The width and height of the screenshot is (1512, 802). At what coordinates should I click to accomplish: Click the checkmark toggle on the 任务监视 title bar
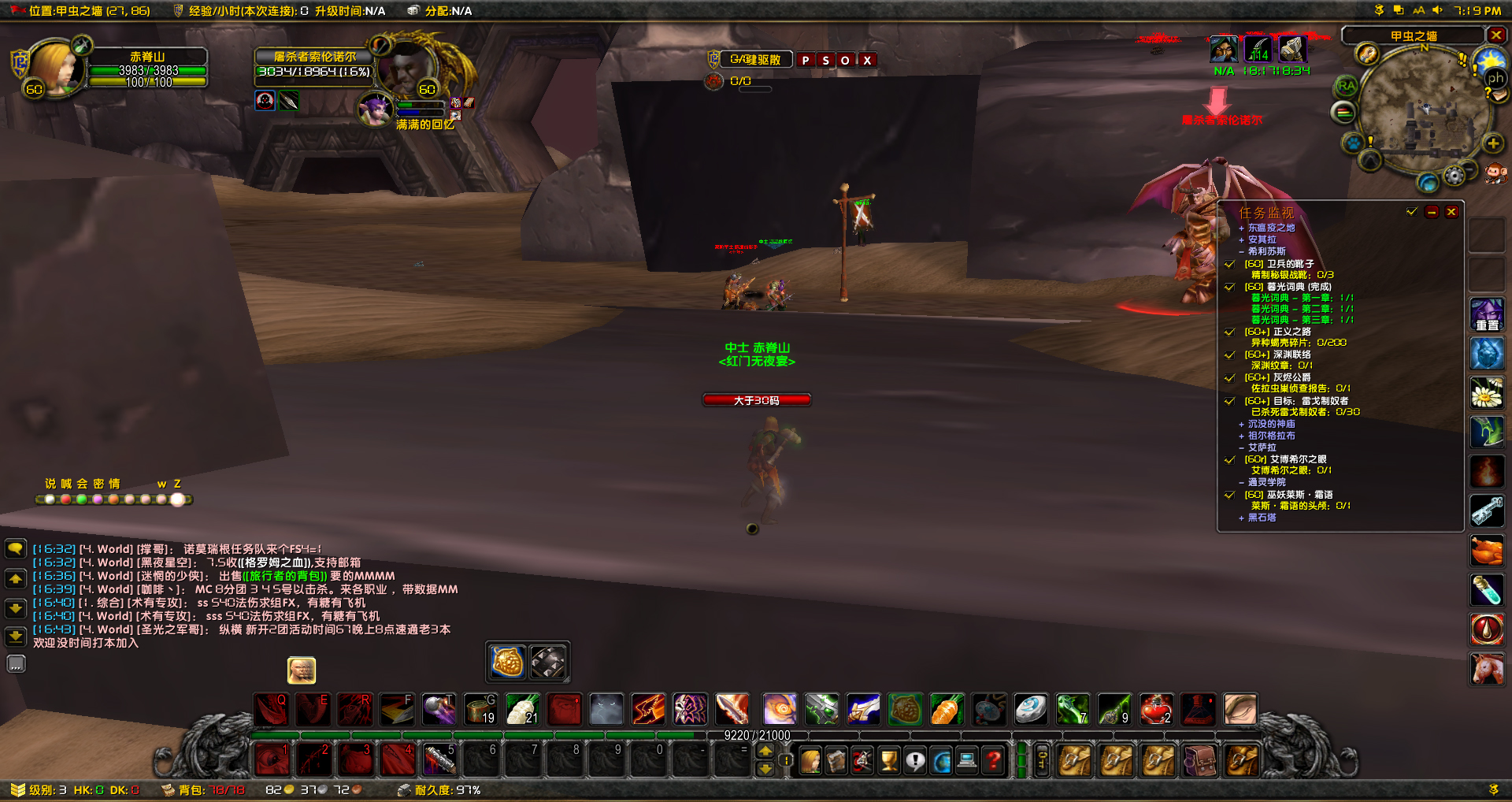pyautogui.click(x=1410, y=211)
